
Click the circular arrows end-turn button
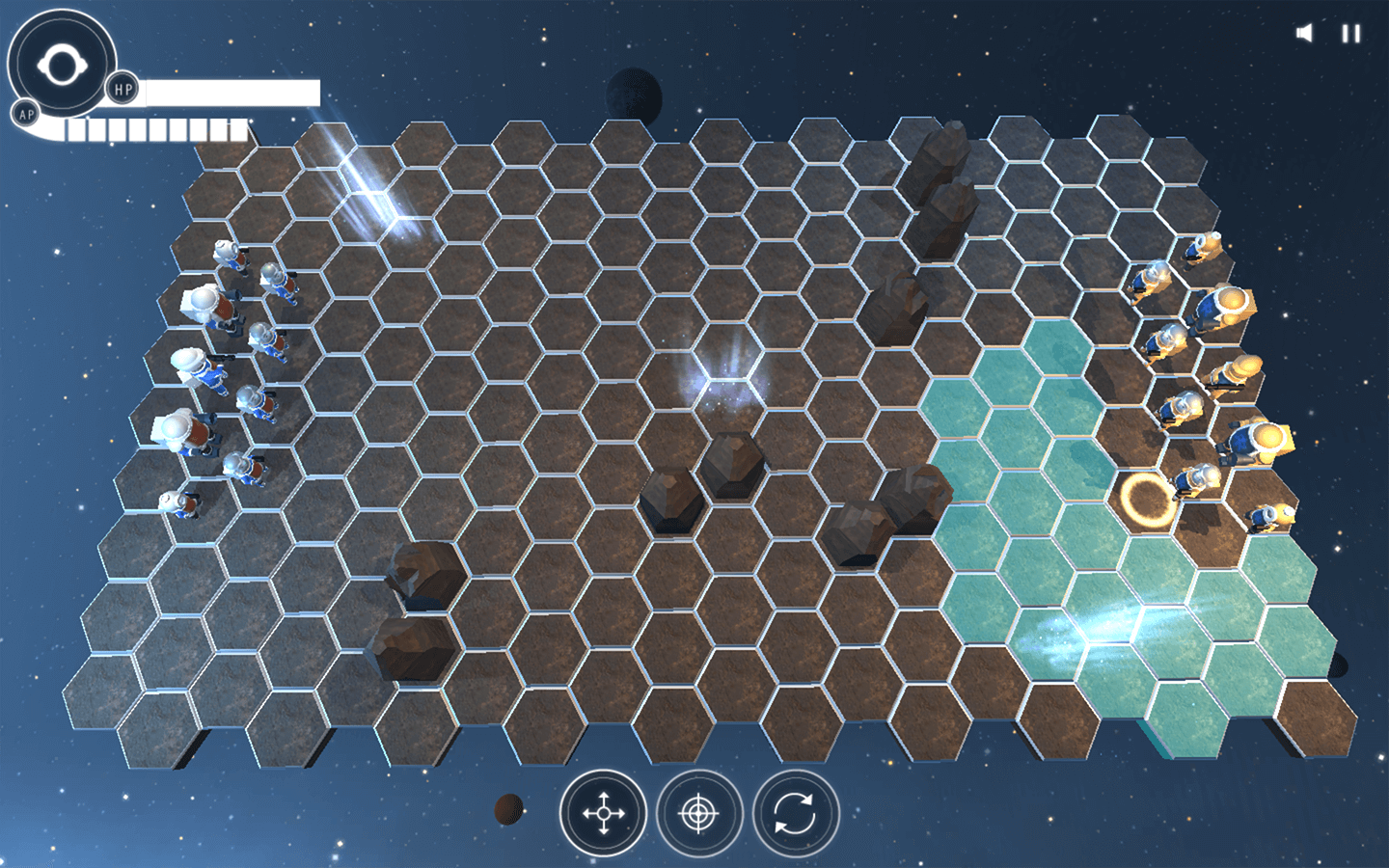click(x=796, y=814)
